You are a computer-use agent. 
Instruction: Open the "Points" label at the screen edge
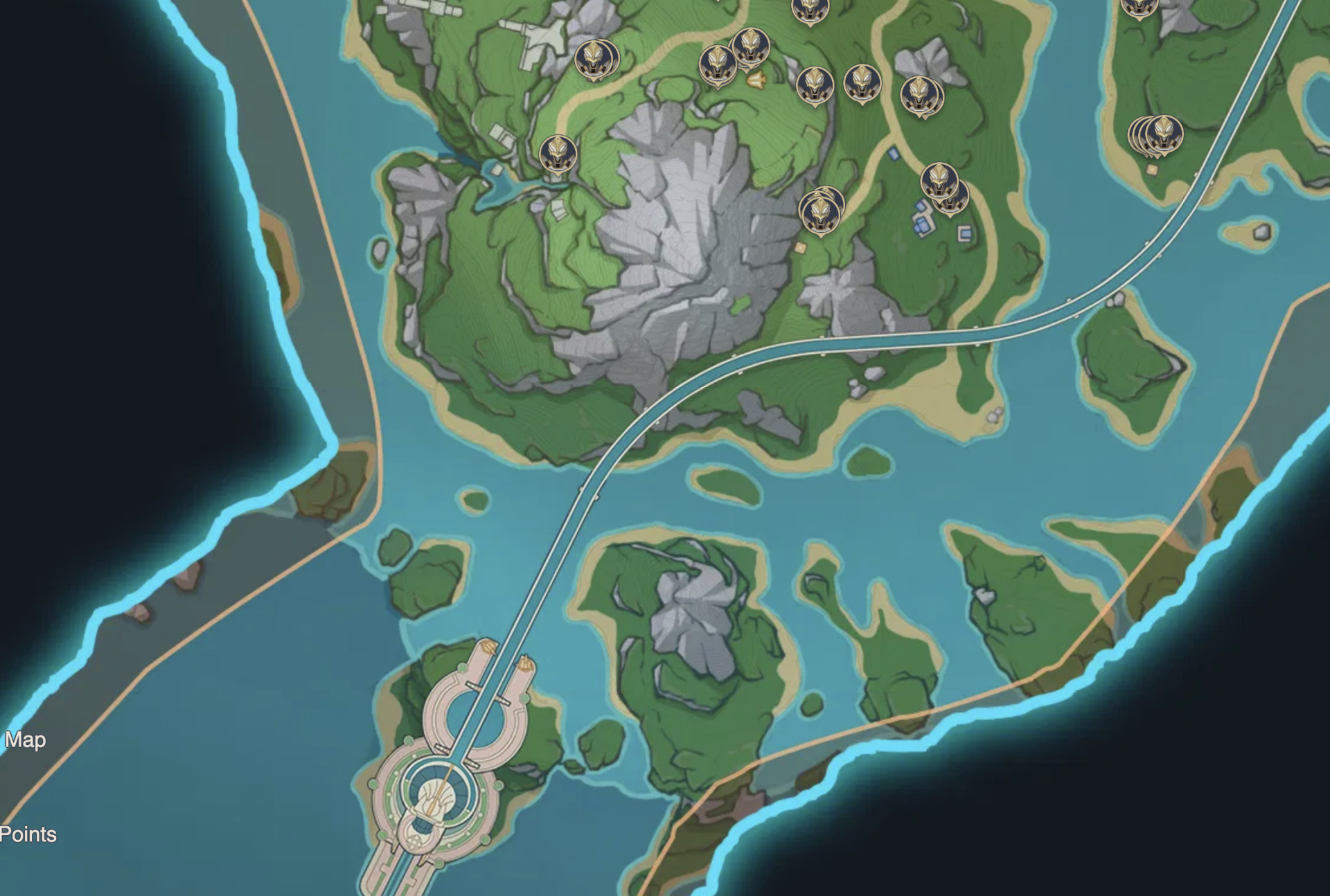coord(28,834)
